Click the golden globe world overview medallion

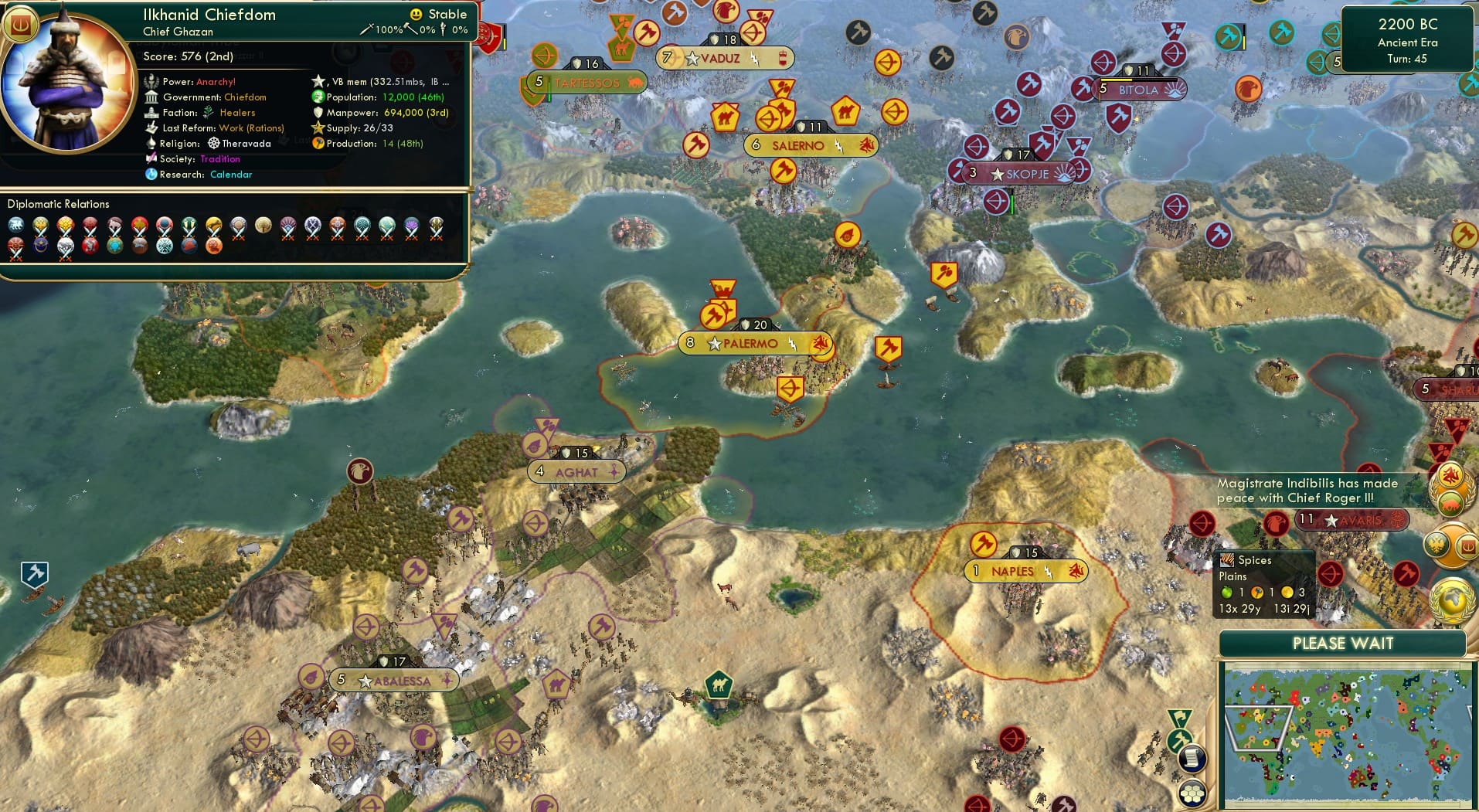point(1450,600)
